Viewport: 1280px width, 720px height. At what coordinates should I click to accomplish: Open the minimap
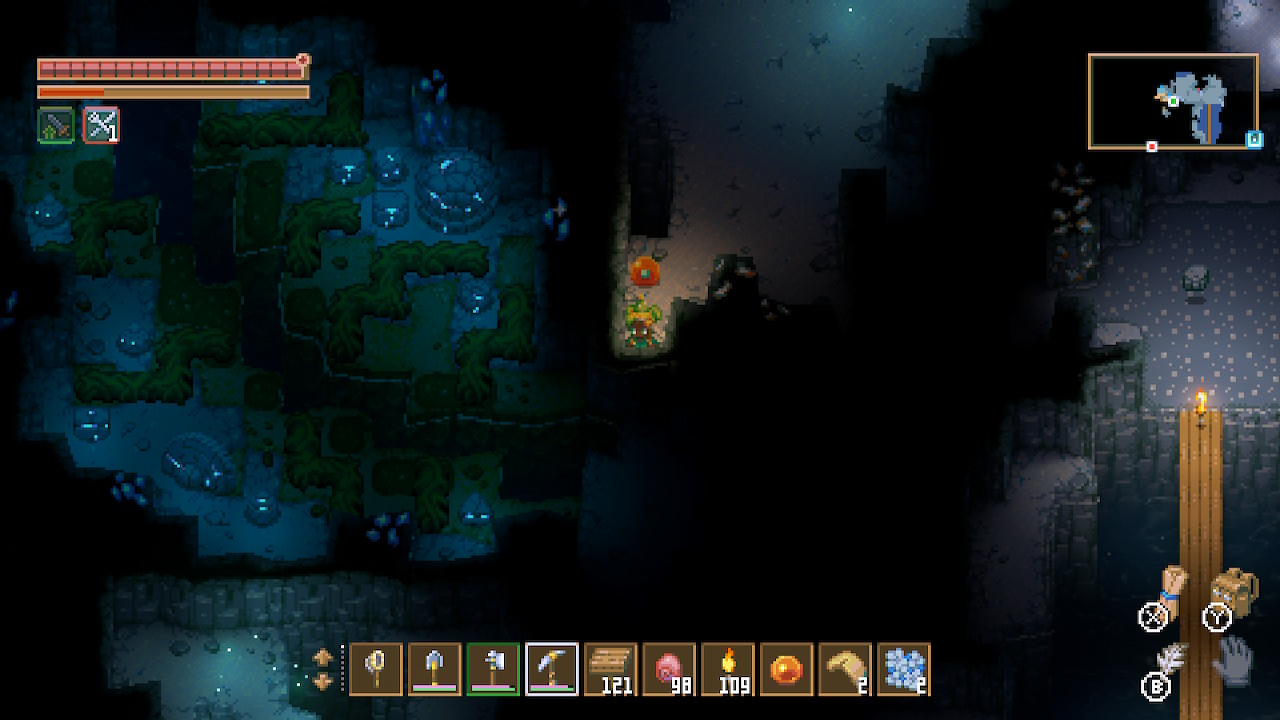pyautogui.click(x=1173, y=101)
